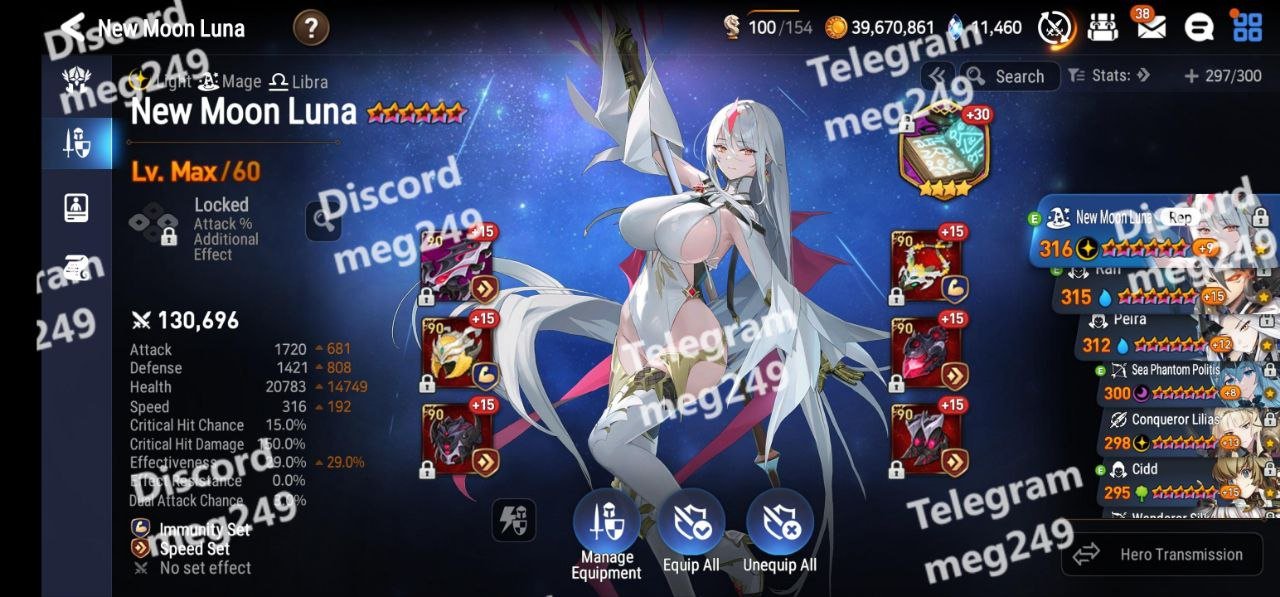Collapse the hero list with double arrows

pos(937,76)
